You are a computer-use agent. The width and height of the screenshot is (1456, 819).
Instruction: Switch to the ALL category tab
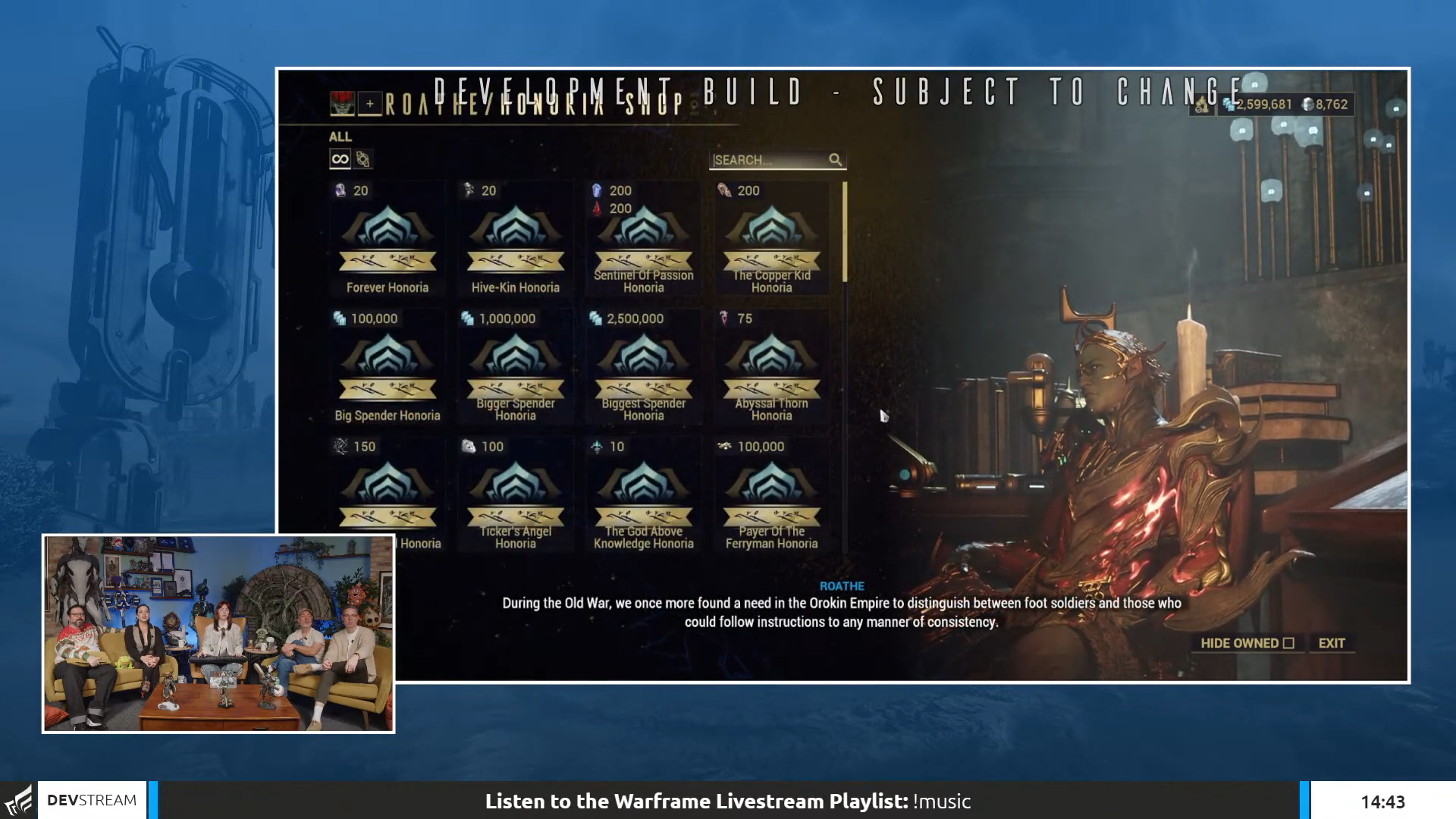coord(340,136)
